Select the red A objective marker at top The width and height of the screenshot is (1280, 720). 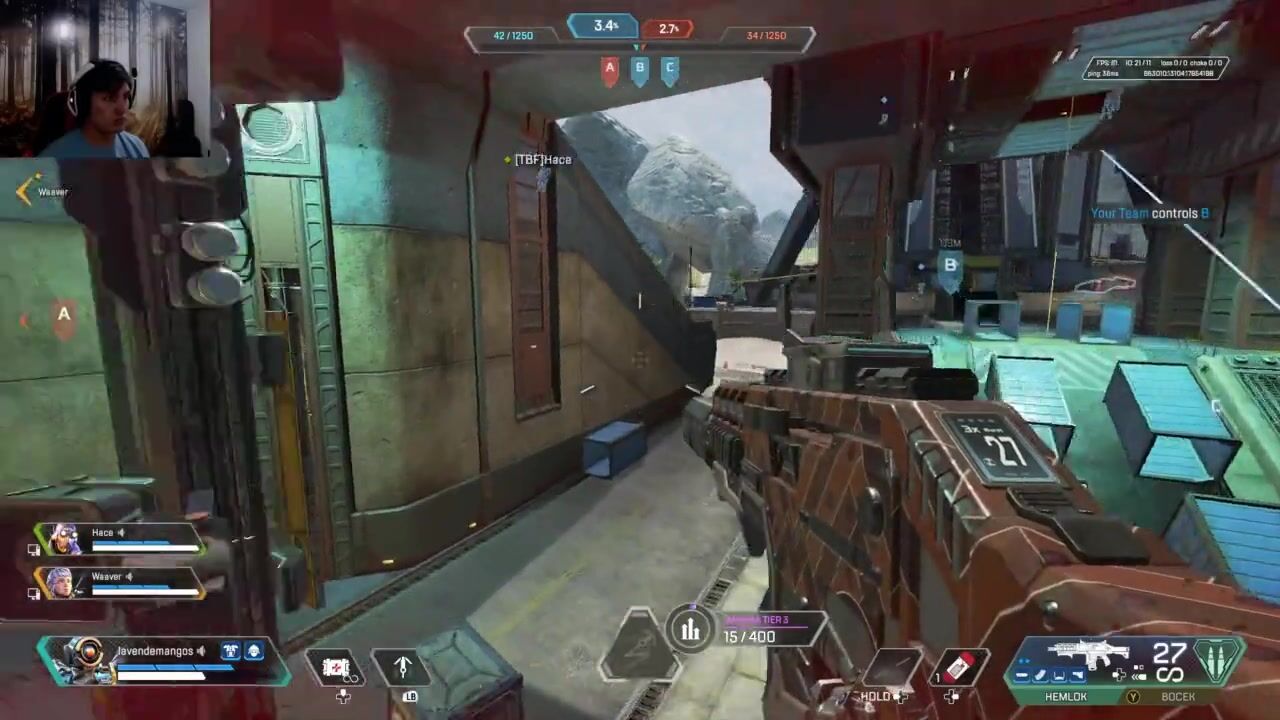click(610, 70)
